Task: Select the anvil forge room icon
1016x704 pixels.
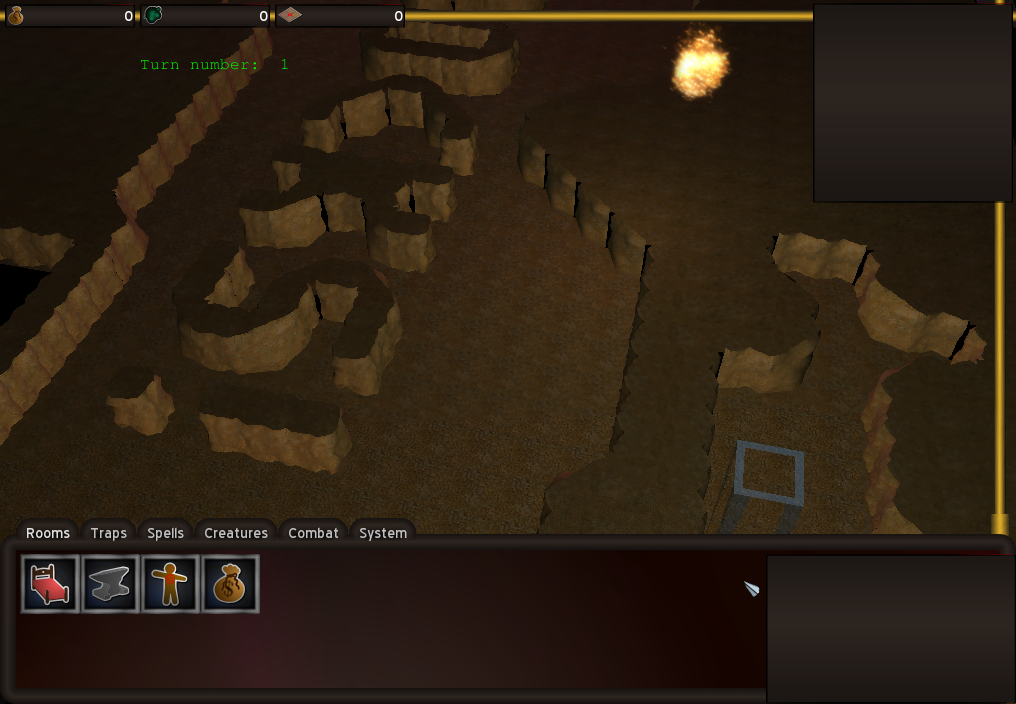Action: (110, 584)
